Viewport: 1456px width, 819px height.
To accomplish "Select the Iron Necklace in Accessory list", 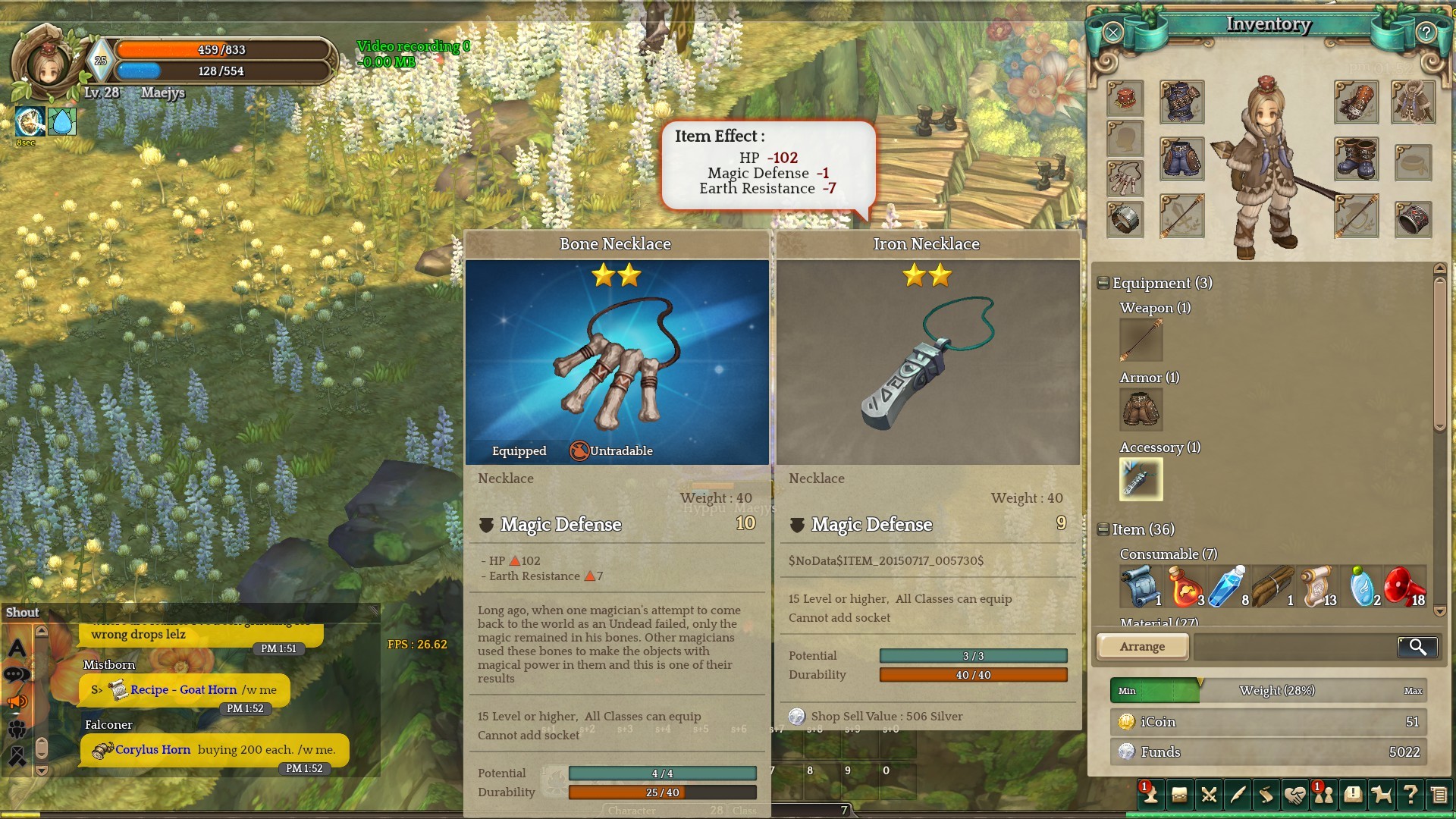I will tap(1141, 479).
